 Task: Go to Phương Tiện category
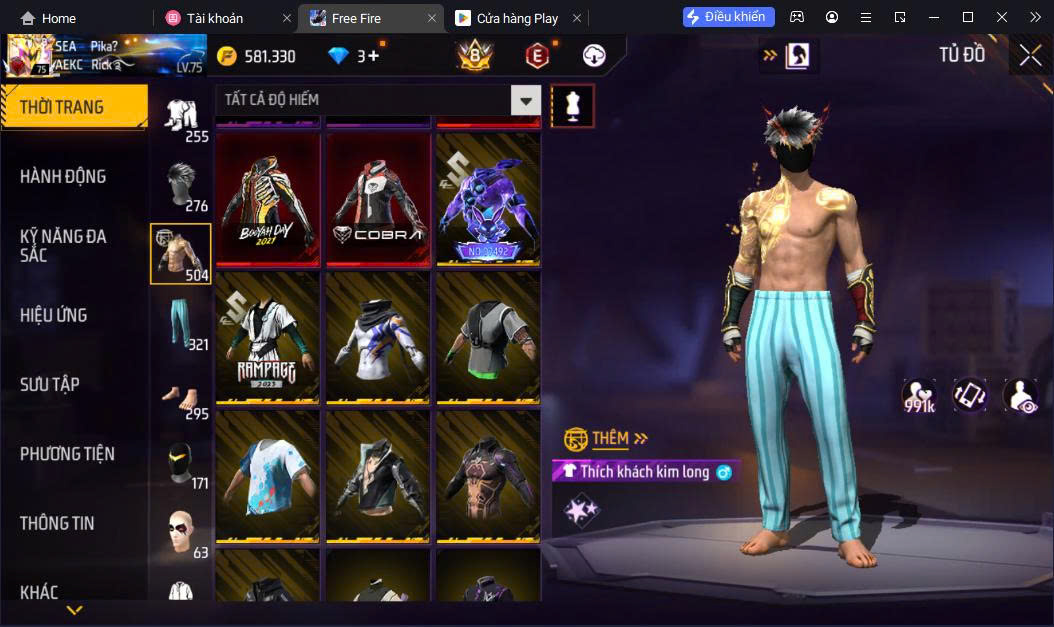tap(67, 454)
